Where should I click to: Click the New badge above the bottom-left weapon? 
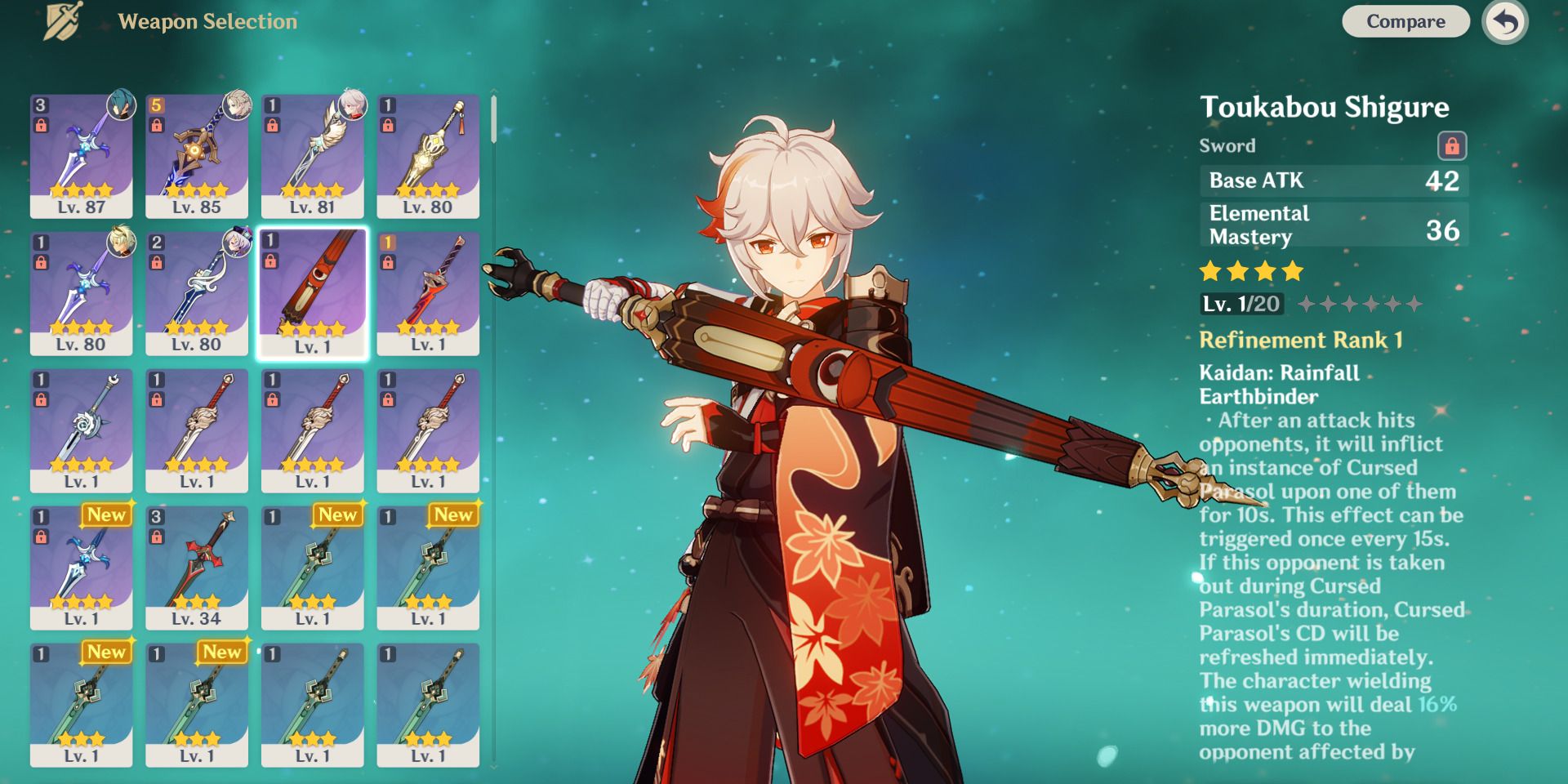[107, 652]
